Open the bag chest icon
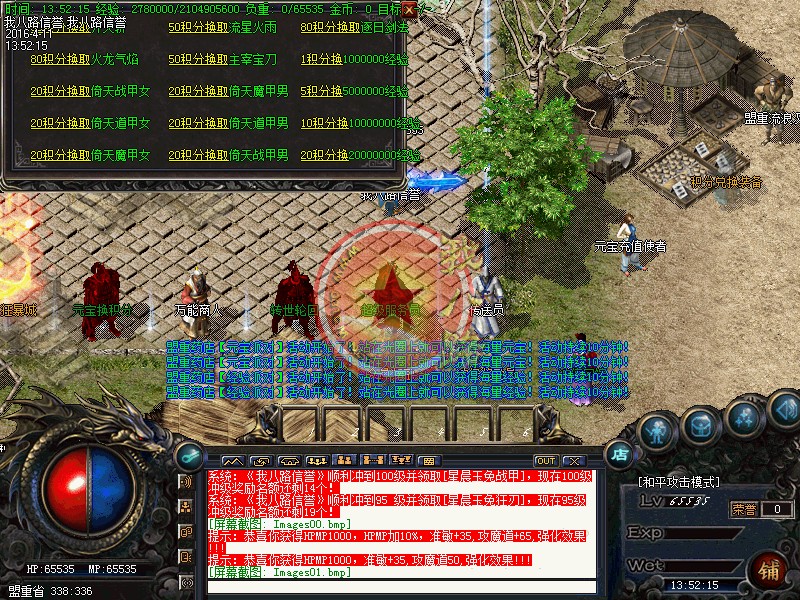 click(x=700, y=426)
